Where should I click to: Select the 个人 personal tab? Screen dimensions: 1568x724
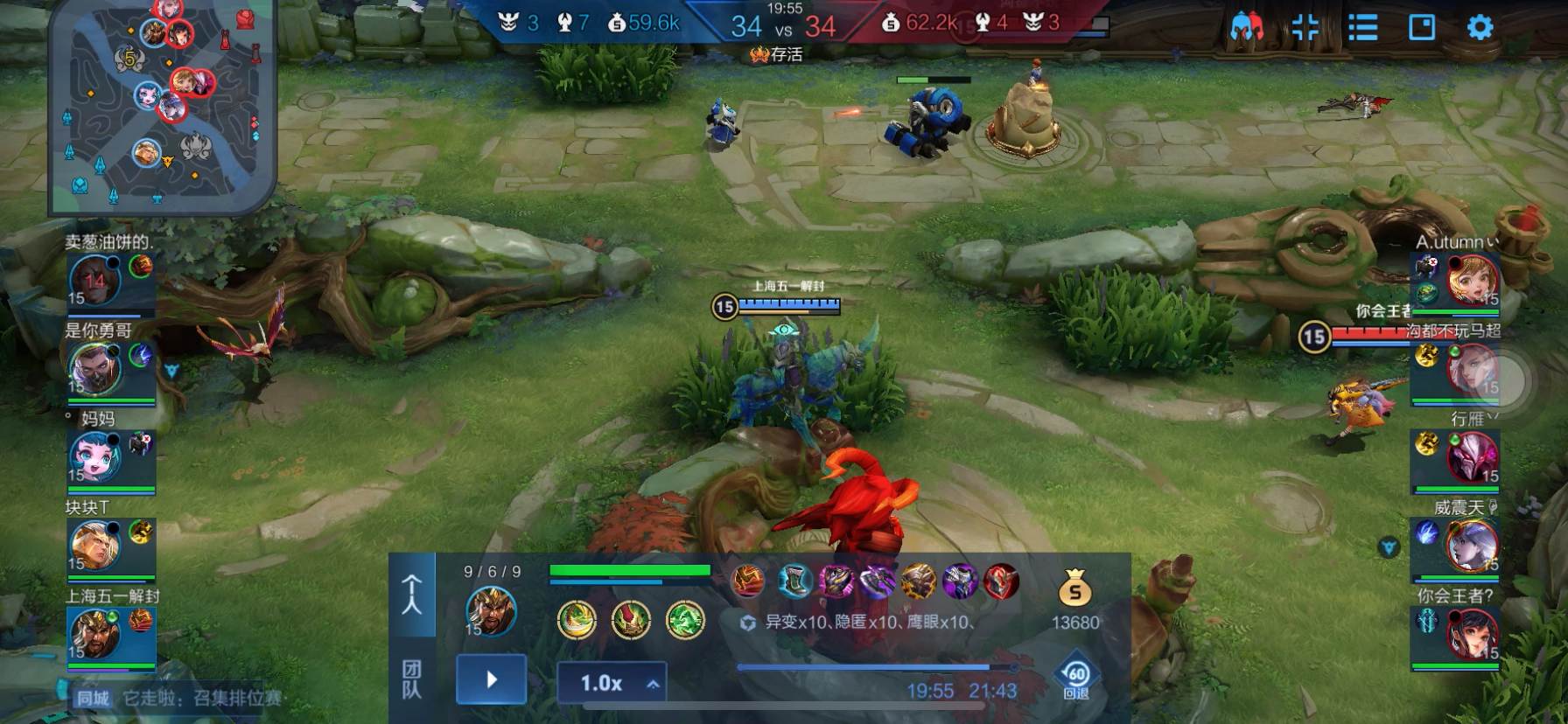(x=411, y=595)
